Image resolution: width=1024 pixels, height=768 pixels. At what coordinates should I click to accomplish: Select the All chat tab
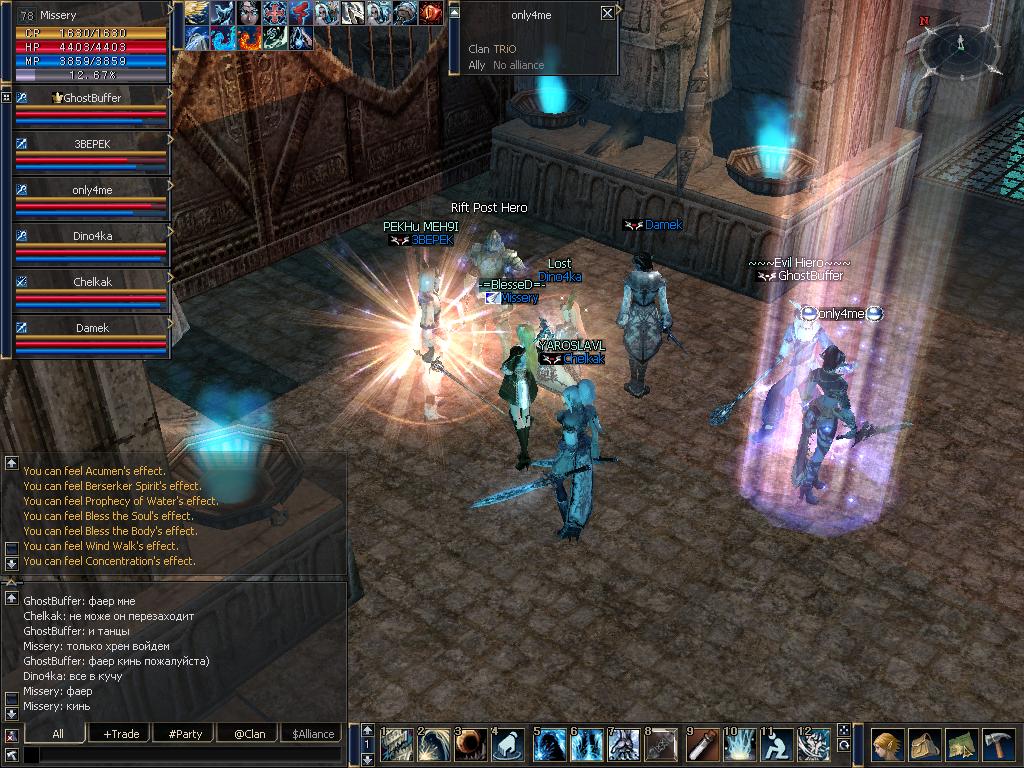(x=58, y=734)
